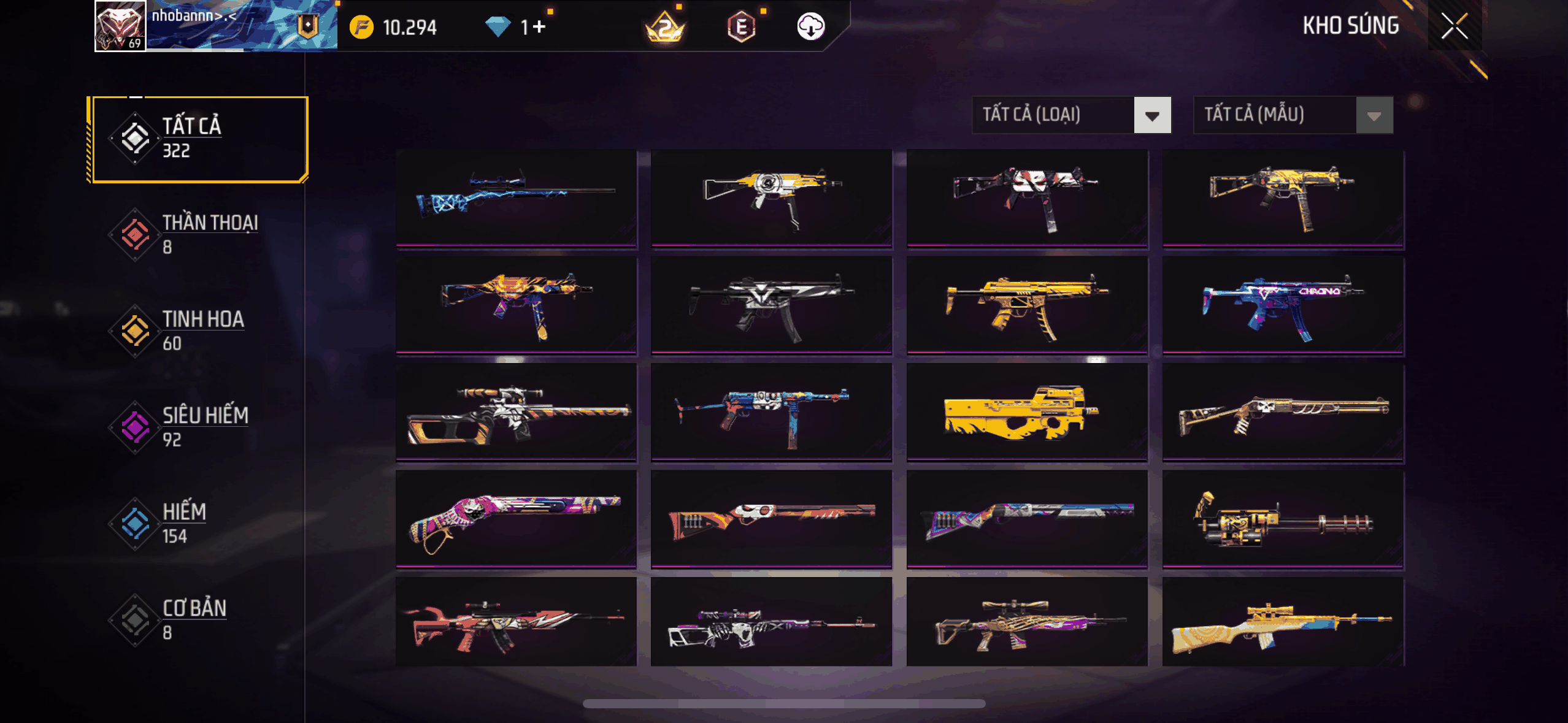The width and height of the screenshot is (1568, 723).
Task: Choose the pink clown shotgun skin
Action: tap(517, 519)
